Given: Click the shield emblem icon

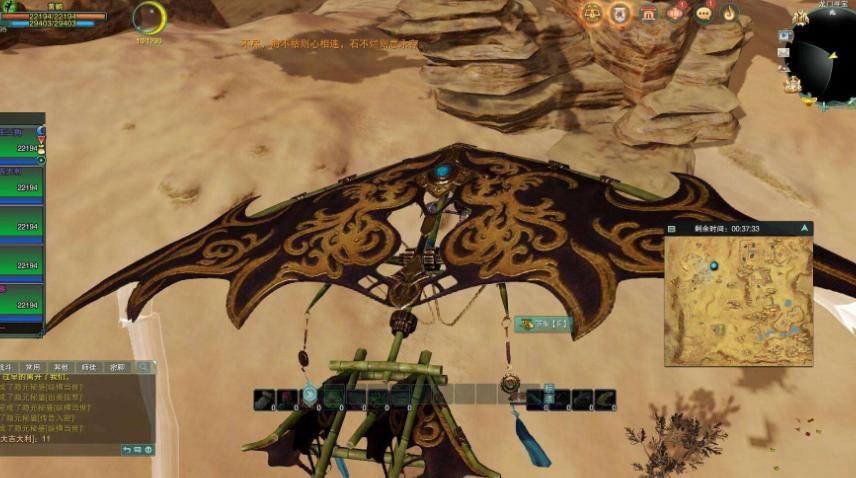Looking at the screenshot, I should click(x=620, y=14).
